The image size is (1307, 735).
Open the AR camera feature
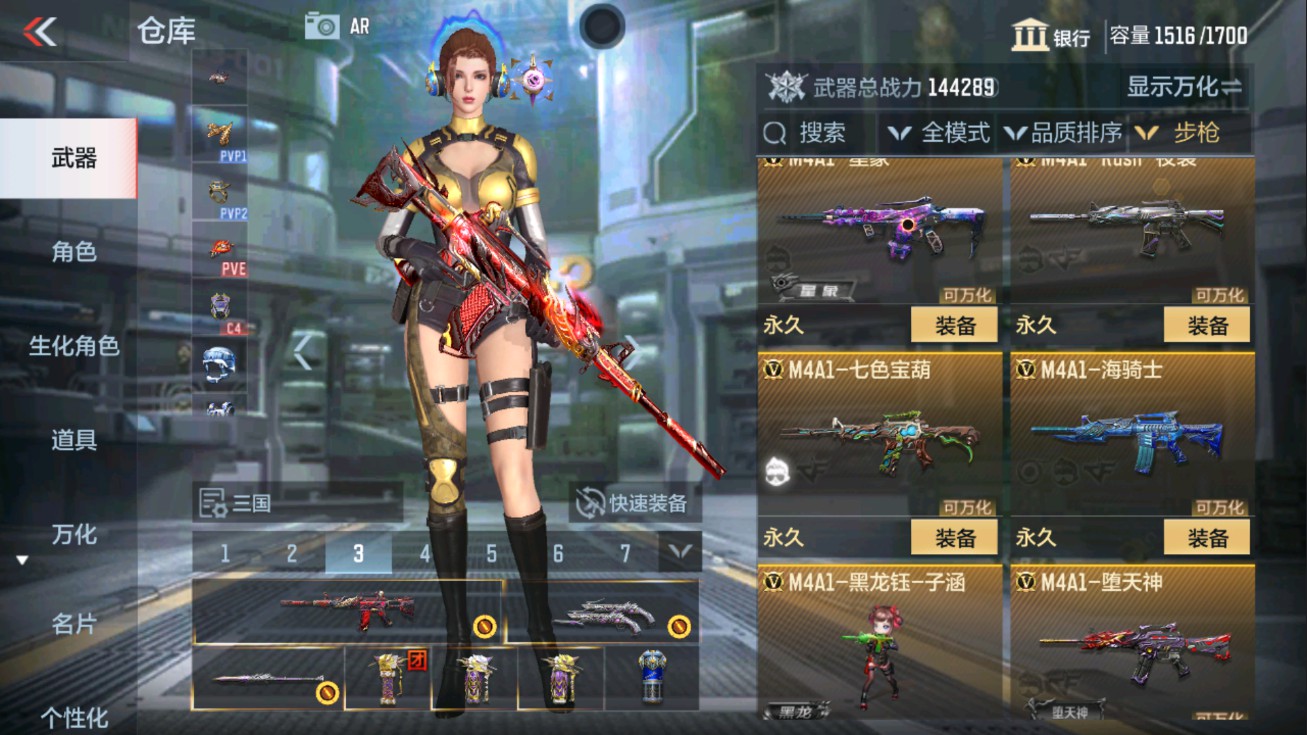click(x=338, y=25)
